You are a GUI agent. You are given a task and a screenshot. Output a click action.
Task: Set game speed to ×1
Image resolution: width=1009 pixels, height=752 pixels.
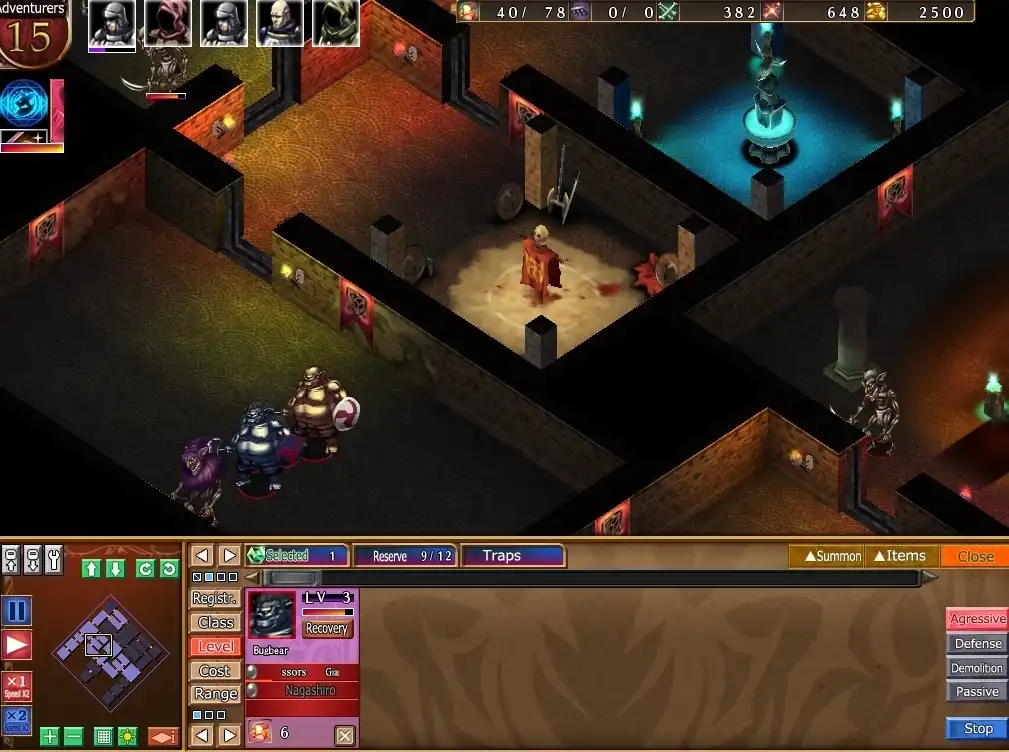click(17, 687)
